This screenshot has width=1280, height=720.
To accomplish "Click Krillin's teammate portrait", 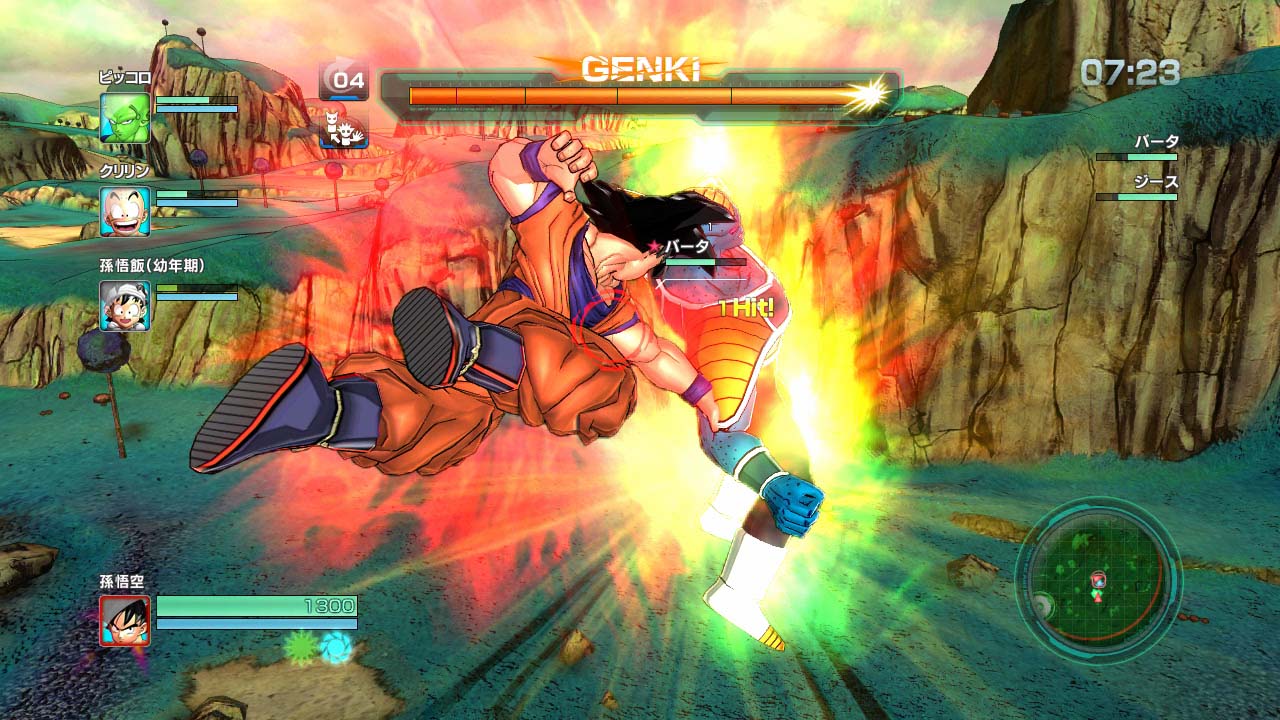I will (x=125, y=211).
